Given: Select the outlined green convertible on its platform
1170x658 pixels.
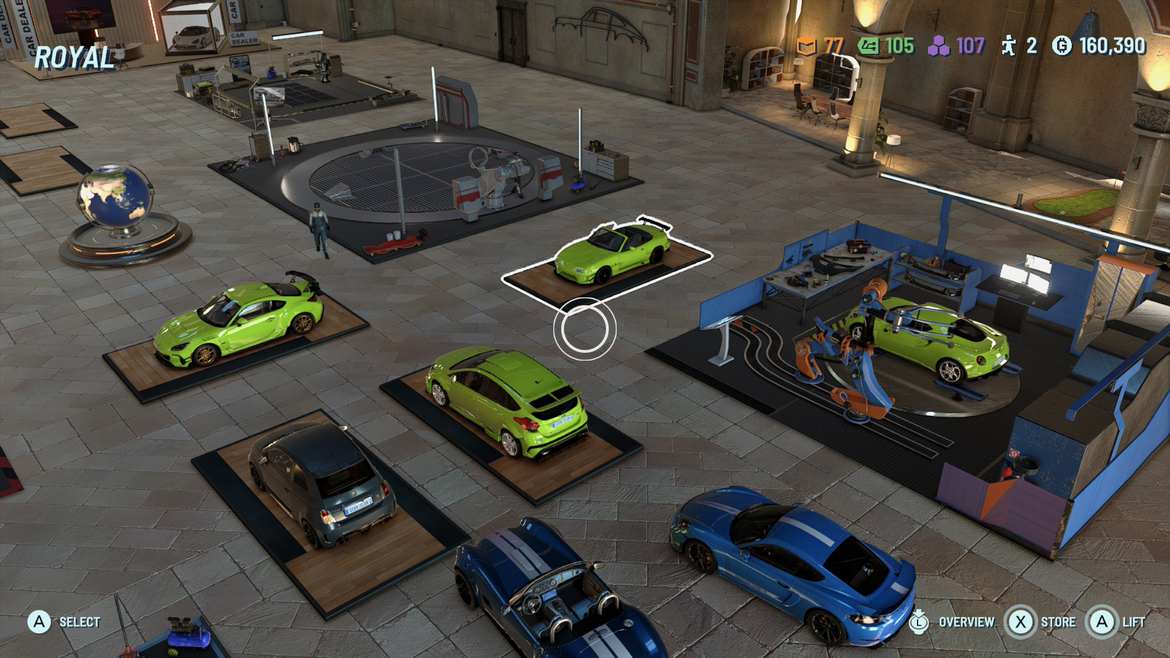Looking at the screenshot, I should 612,250.
